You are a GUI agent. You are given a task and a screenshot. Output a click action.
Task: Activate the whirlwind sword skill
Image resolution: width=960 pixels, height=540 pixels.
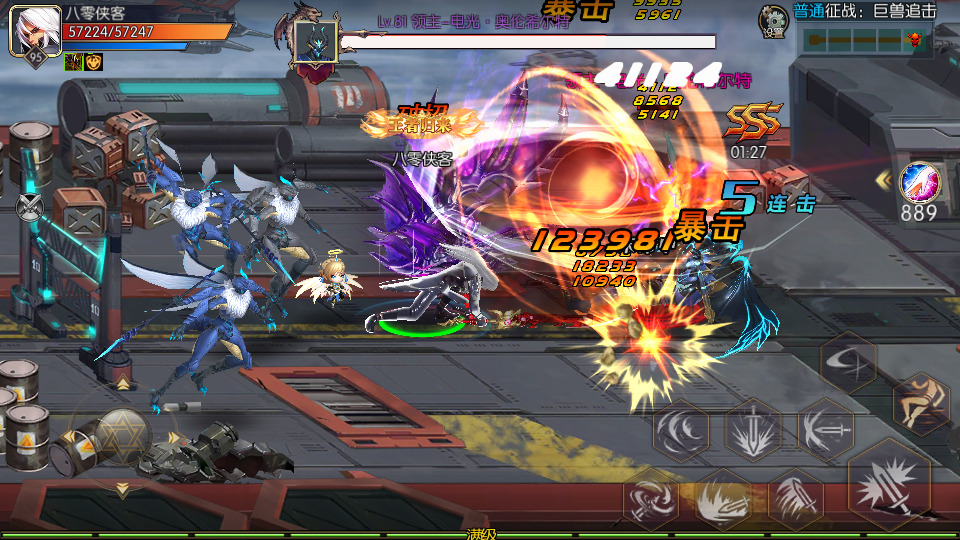[x=651, y=497]
